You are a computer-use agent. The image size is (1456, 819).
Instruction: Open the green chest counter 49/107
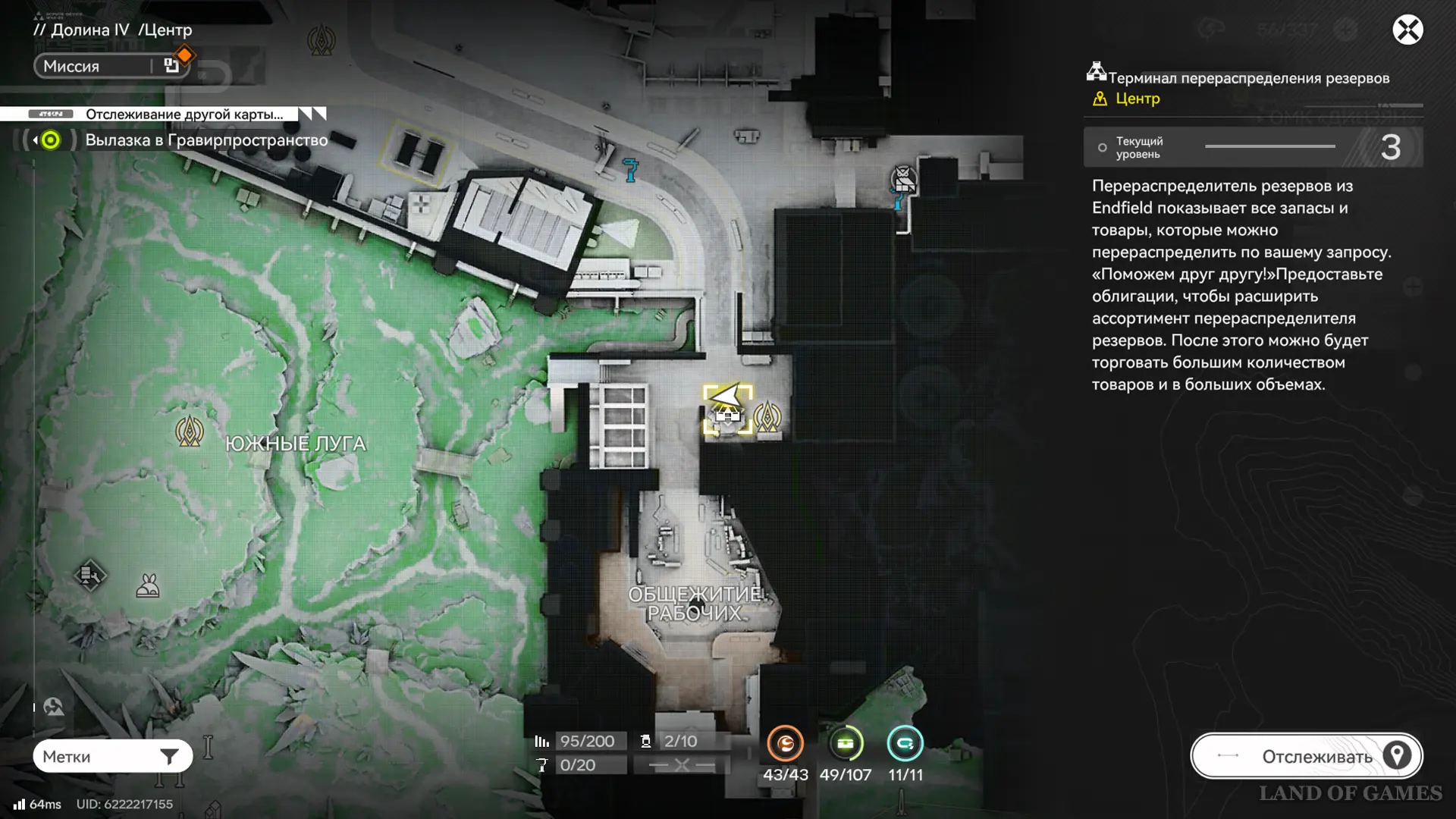click(845, 744)
